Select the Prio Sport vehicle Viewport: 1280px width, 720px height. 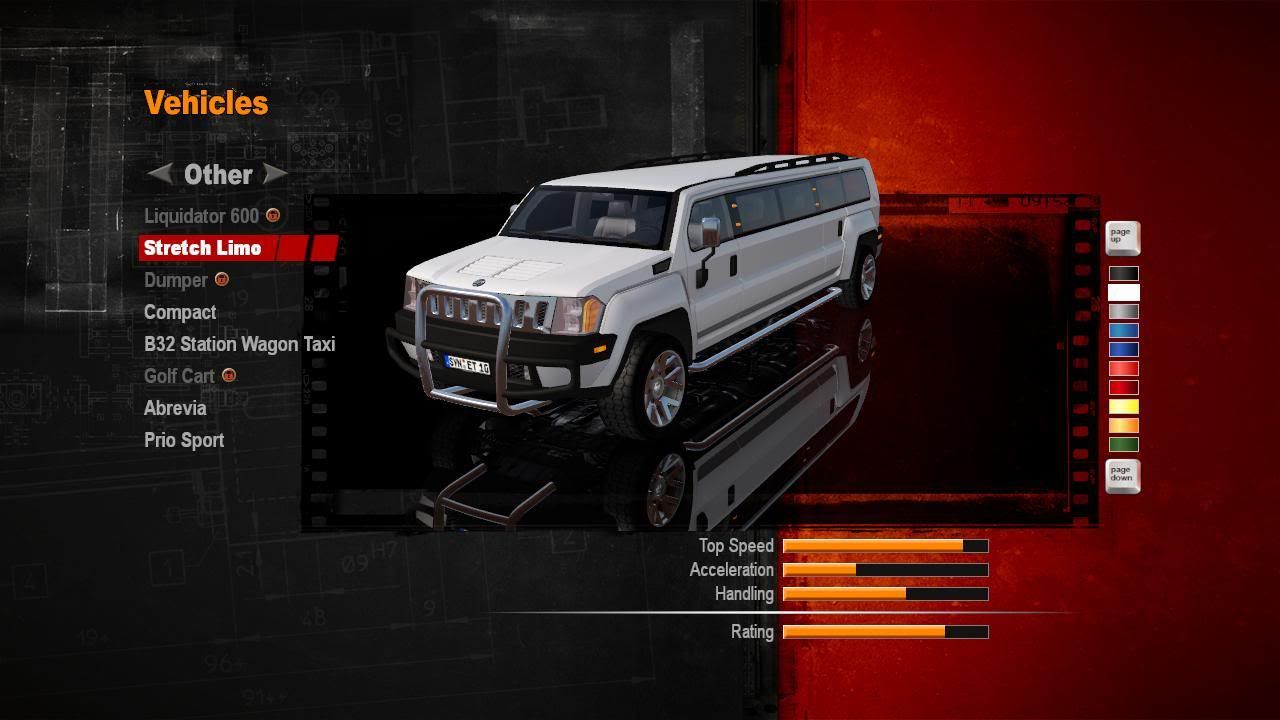(184, 440)
